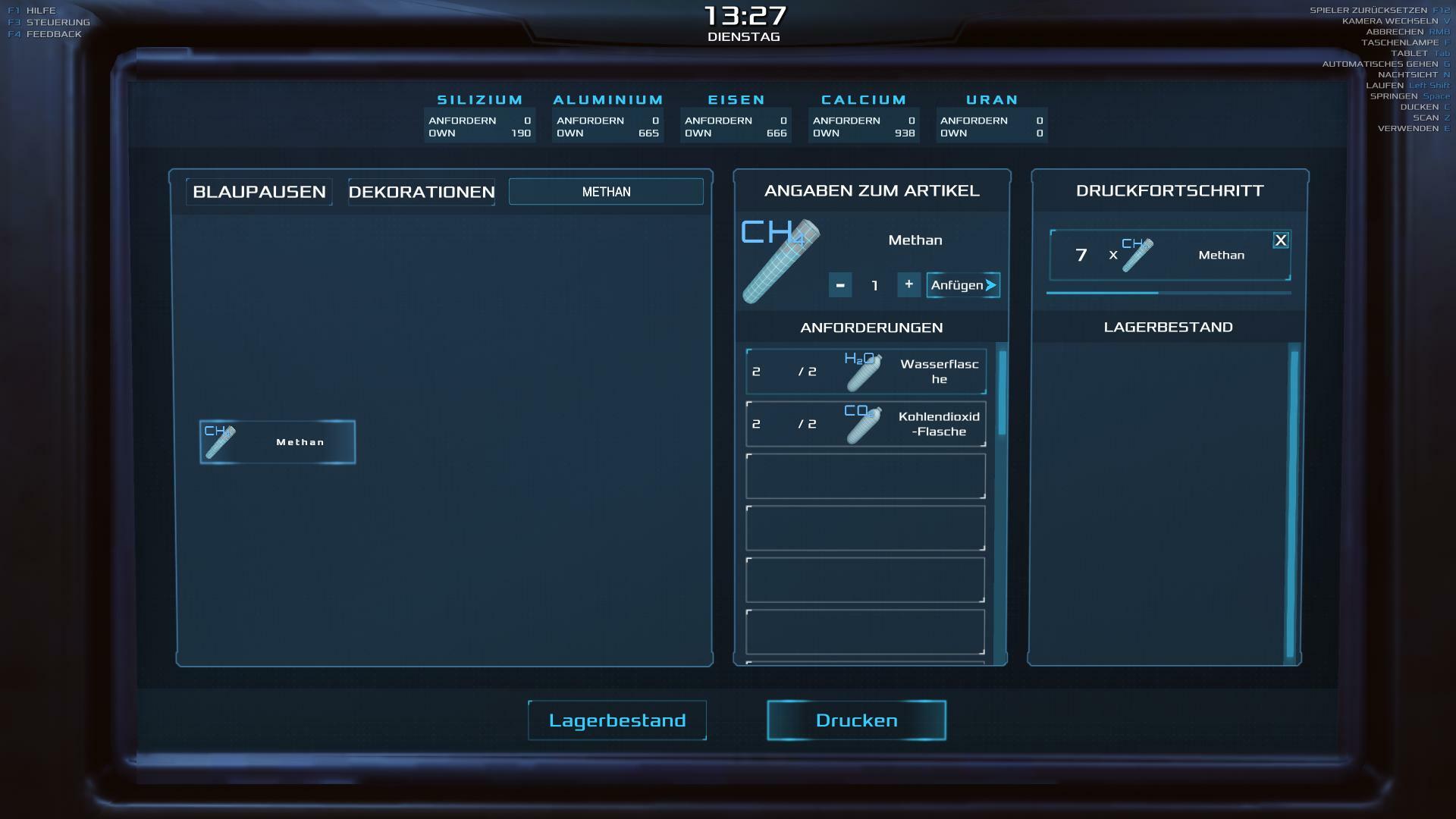Switch to the Blaupausen tab

click(259, 192)
